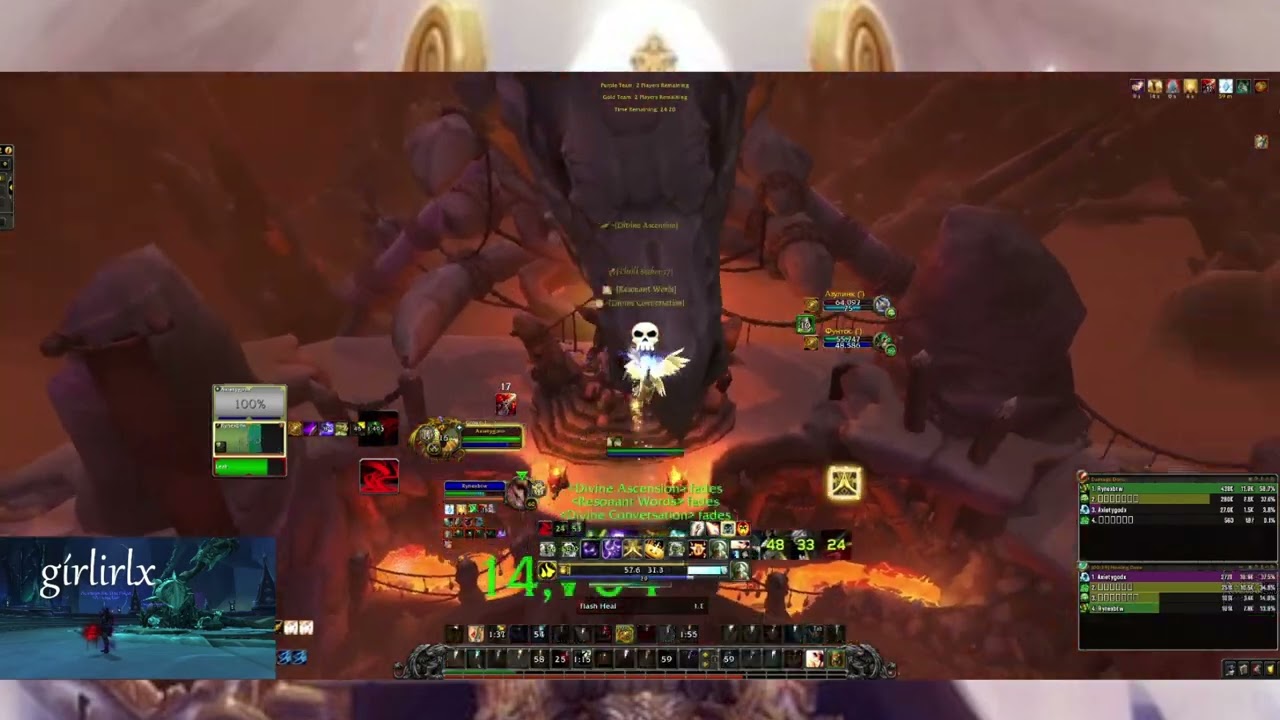Select the ability showing 1:55 cooldown on the action bar
Viewport: 1280px width, 720px height.
688,633
